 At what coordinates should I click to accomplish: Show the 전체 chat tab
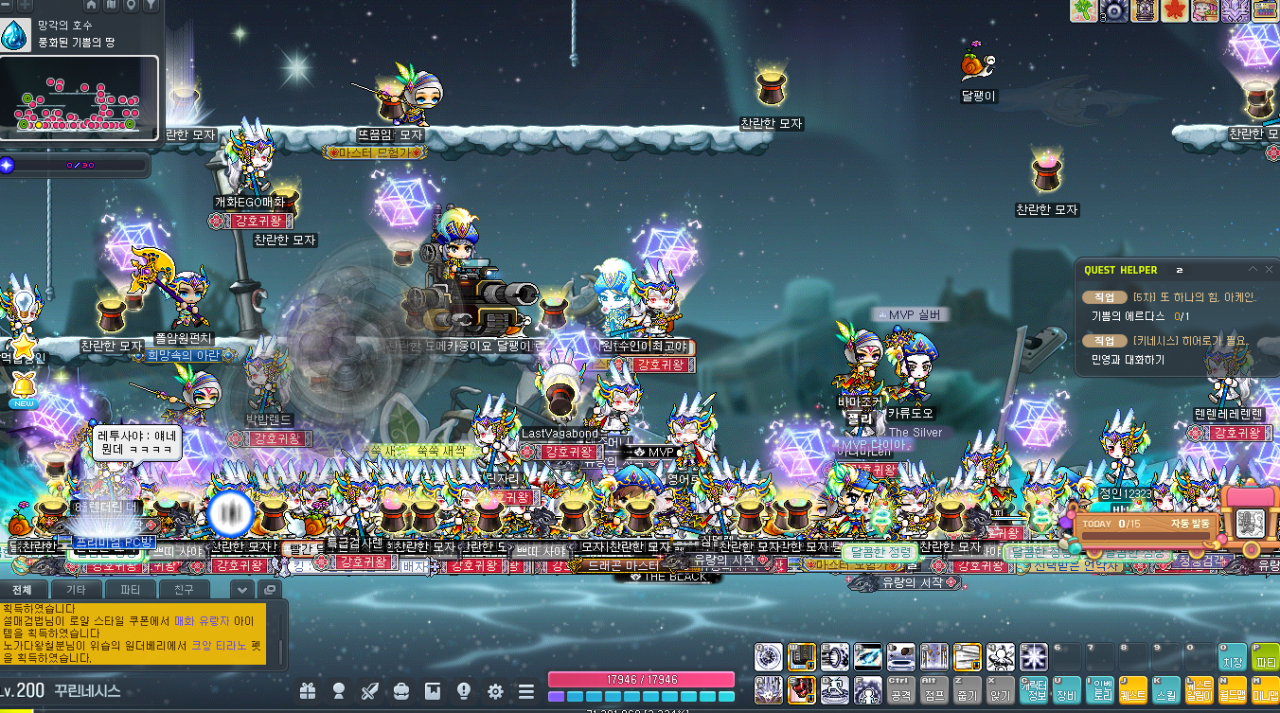click(23, 590)
